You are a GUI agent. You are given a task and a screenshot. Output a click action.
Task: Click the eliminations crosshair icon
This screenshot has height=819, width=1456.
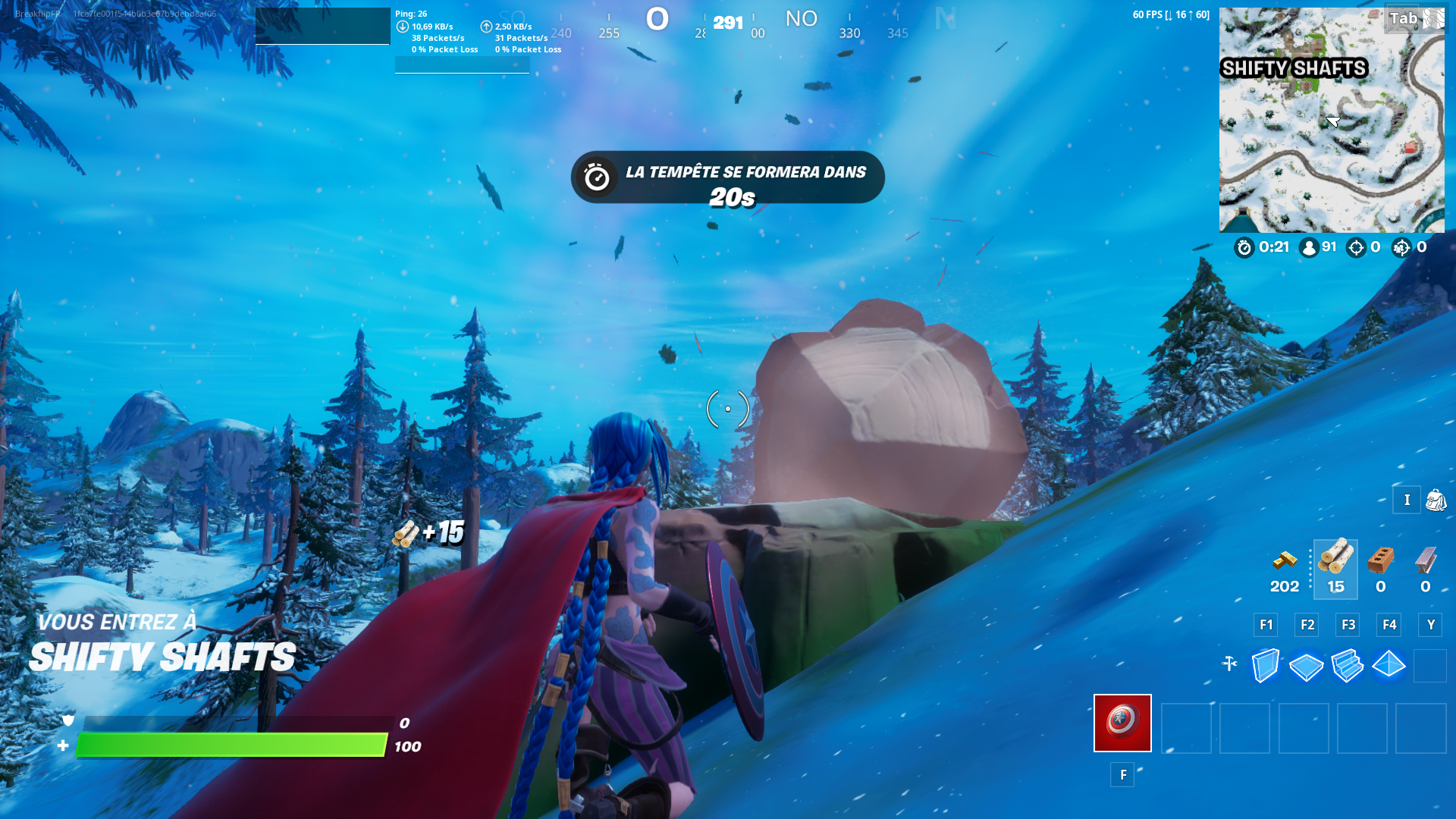point(1357,247)
